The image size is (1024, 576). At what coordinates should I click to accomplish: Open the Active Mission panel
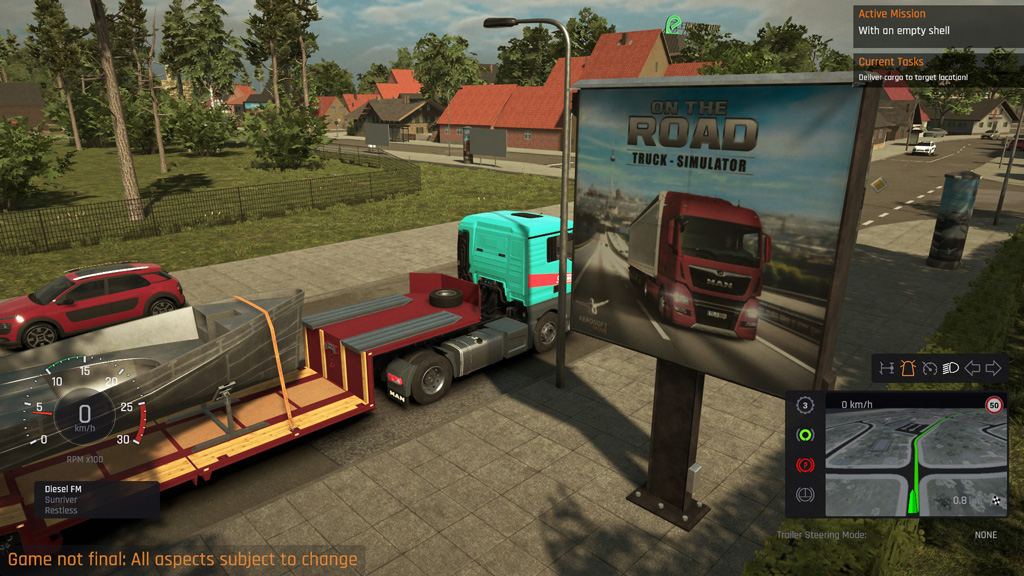pyautogui.click(x=937, y=22)
